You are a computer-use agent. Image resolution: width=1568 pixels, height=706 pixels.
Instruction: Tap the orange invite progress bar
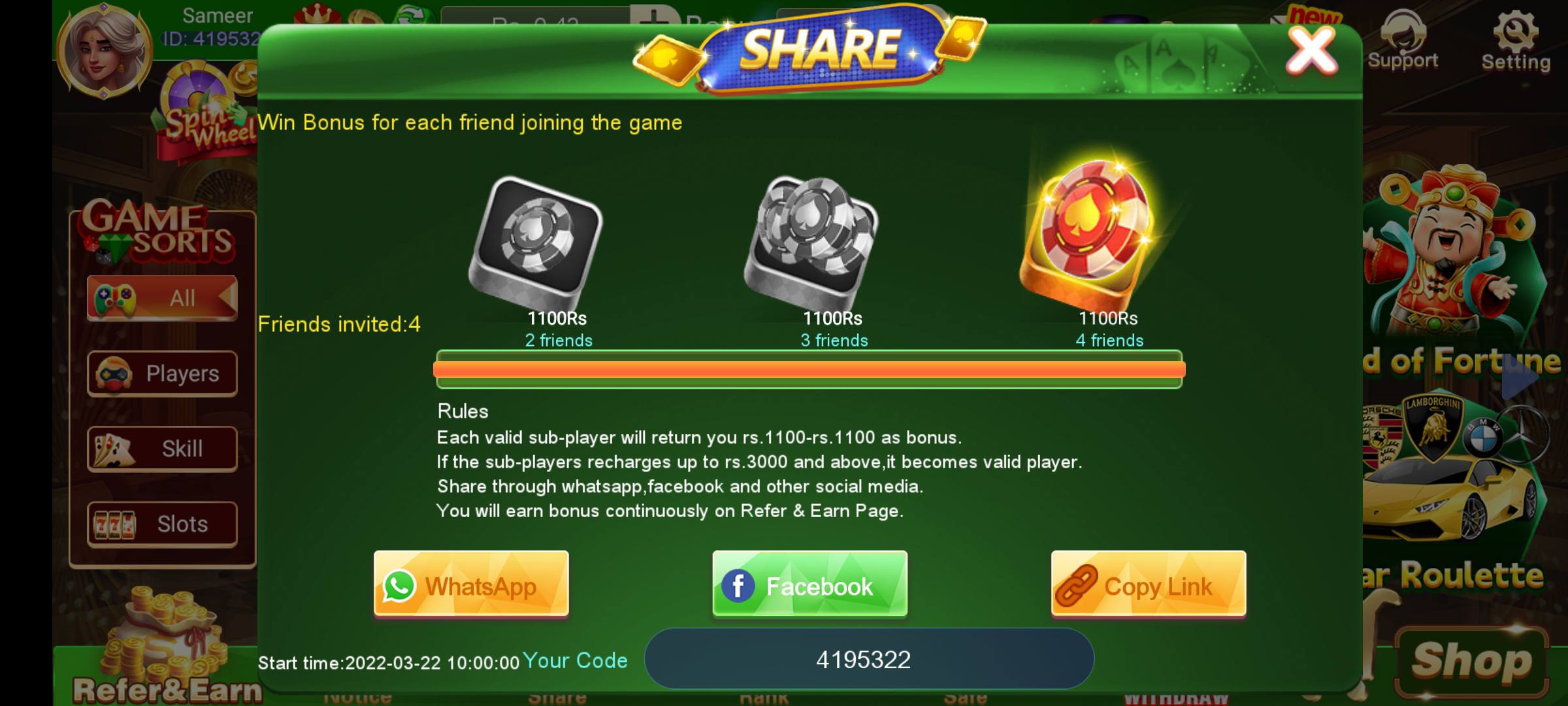[810, 369]
